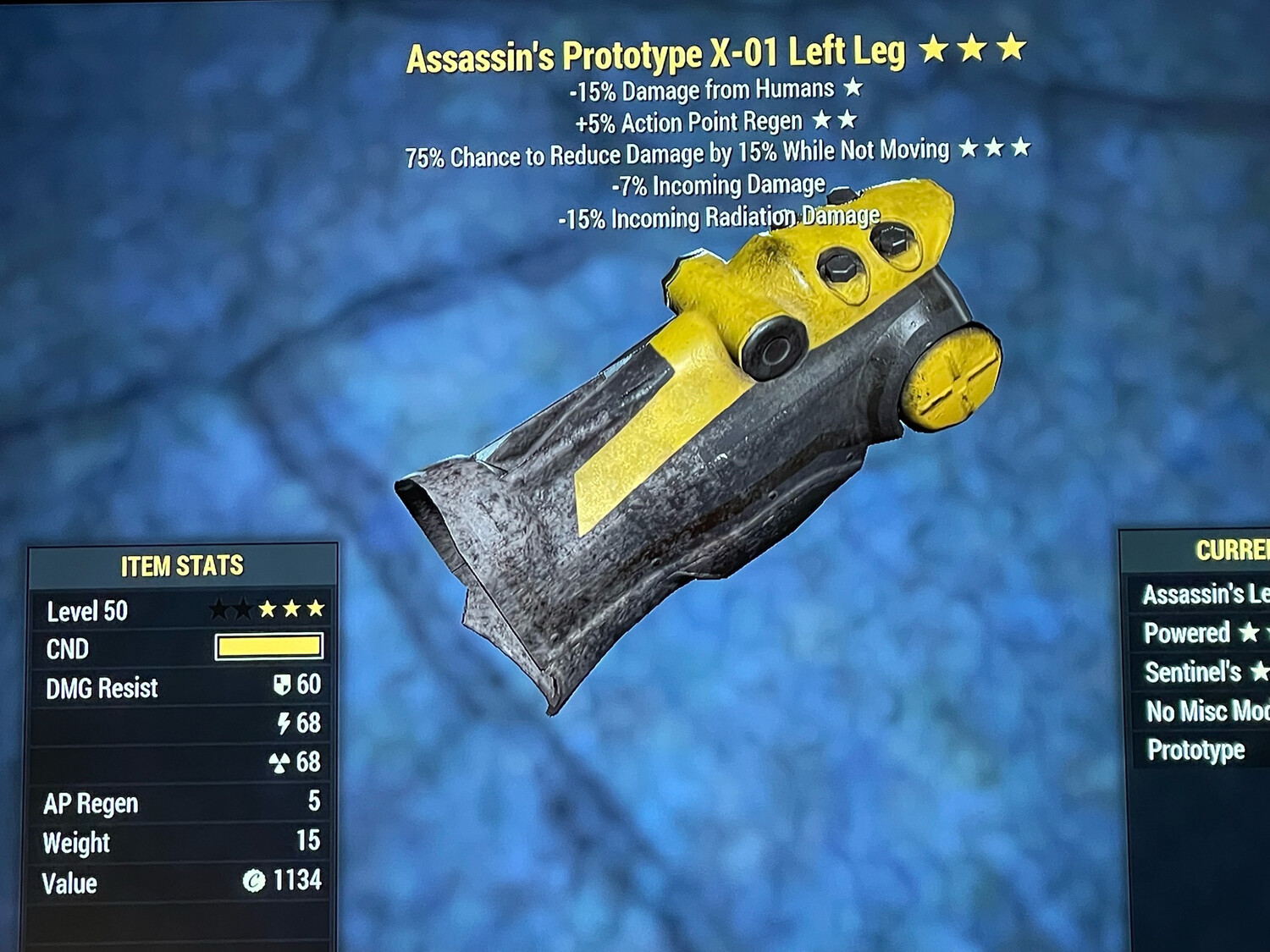This screenshot has height=952, width=1270.
Task: Toggle a darkened star on the Level row
Action: pyautogui.click(x=220, y=607)
